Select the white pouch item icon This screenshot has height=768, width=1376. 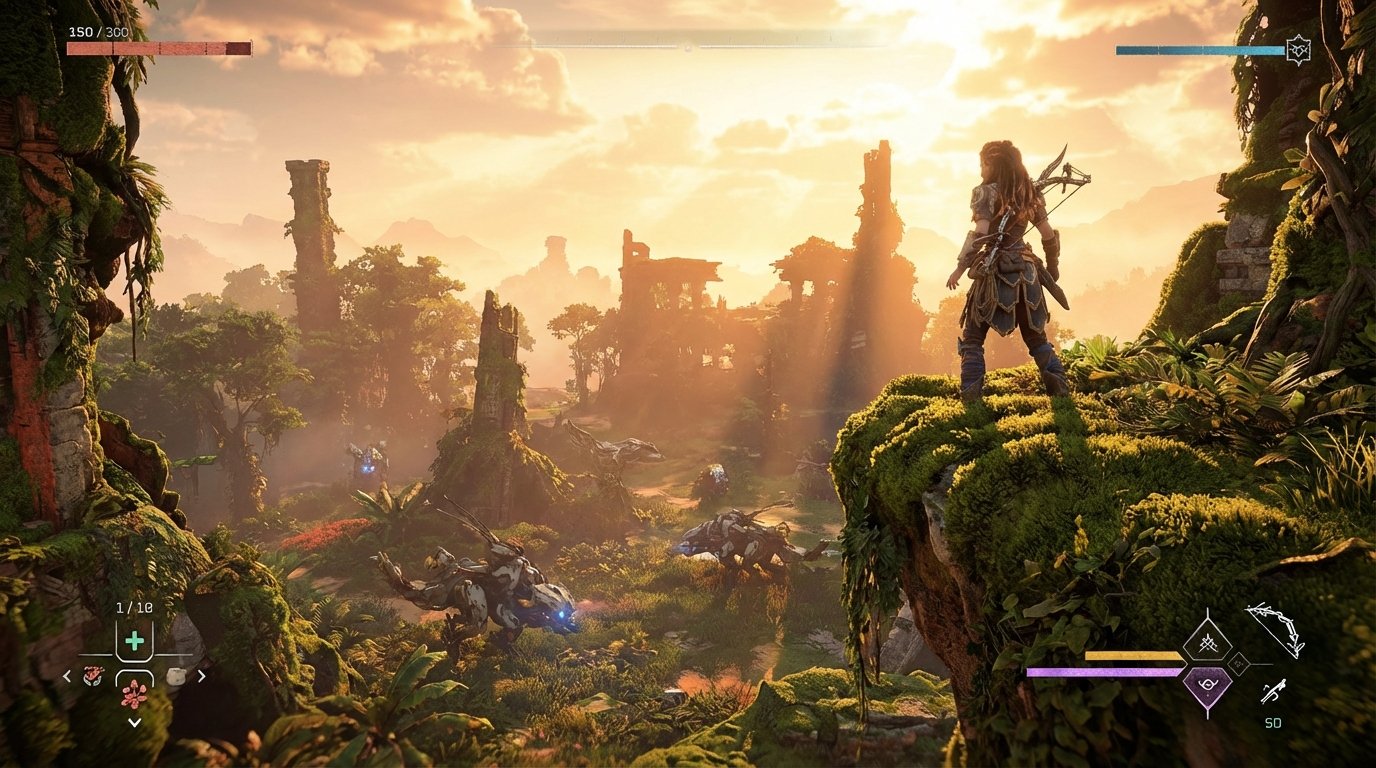coord(178,675)
